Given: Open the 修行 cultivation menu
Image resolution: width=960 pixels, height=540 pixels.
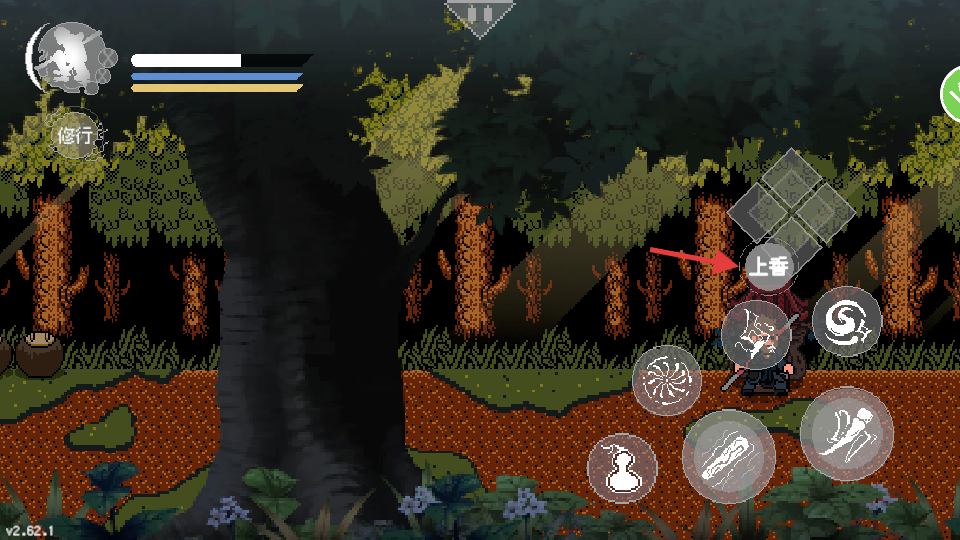Looking at the screenshot, I should point(76,137).
